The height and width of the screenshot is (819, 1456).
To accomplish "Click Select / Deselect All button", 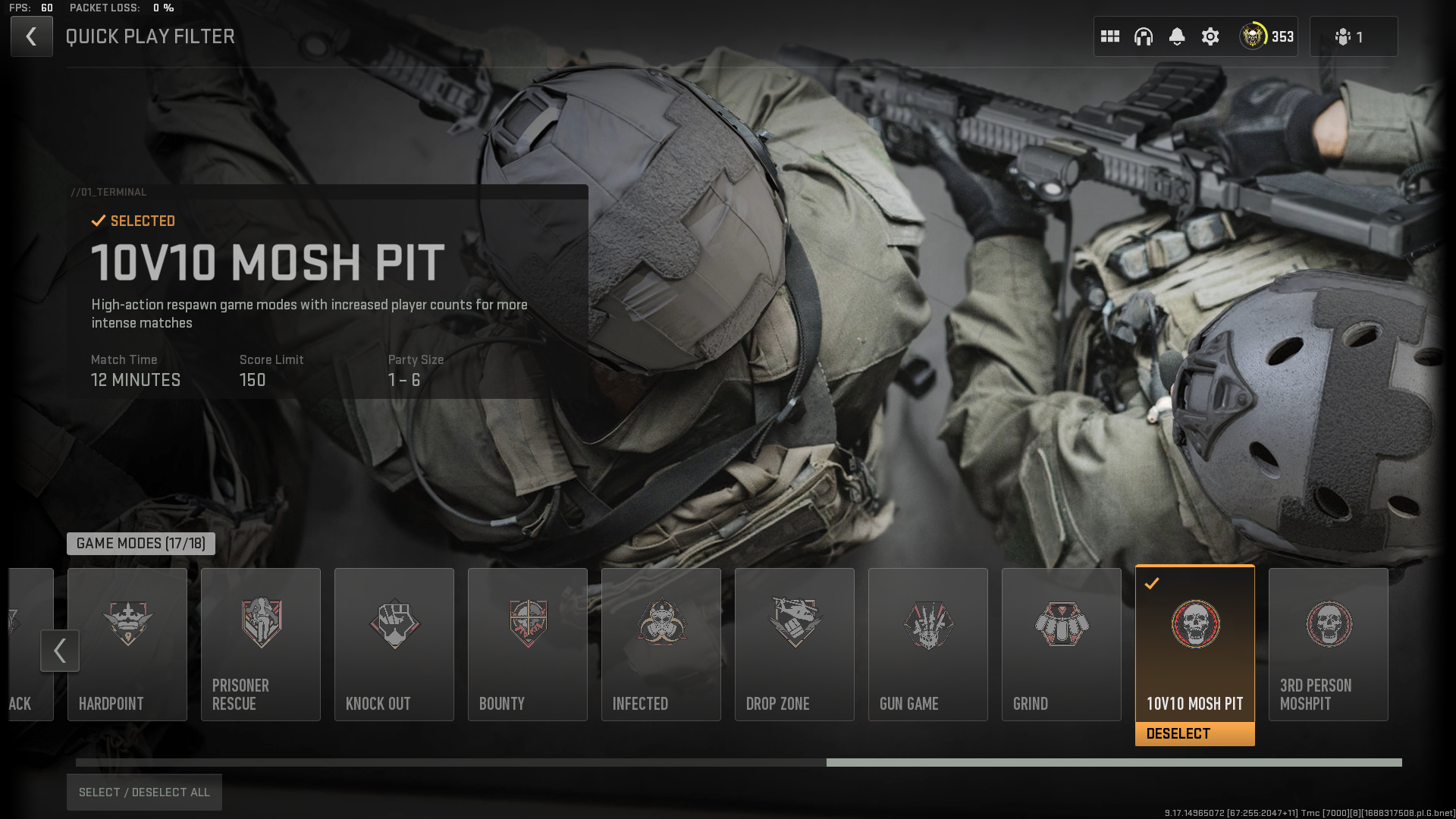I will point(144,792).
